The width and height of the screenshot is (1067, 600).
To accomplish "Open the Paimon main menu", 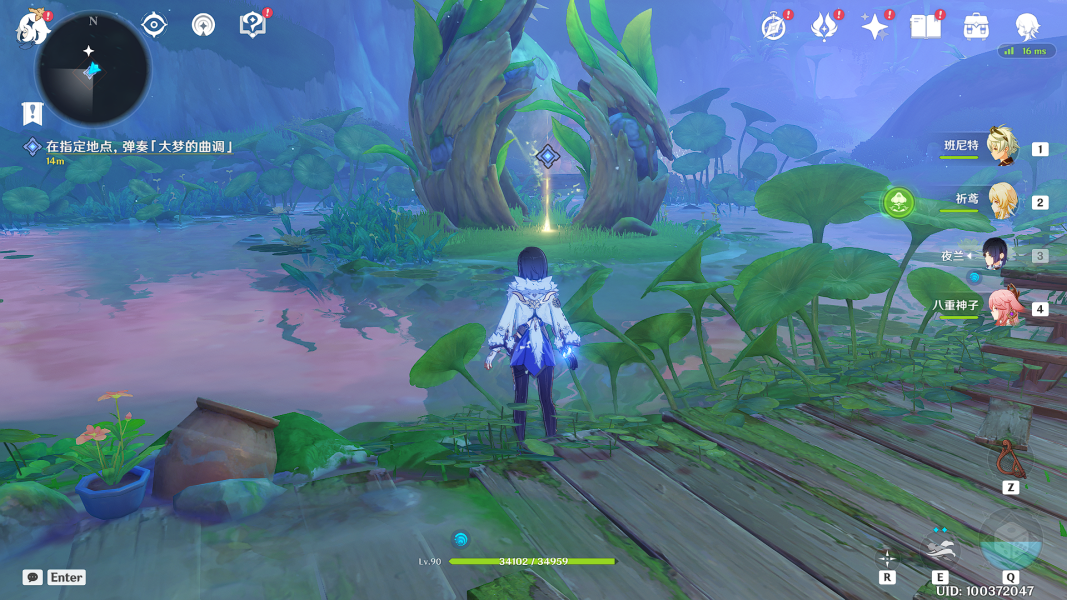I will 32,27.
